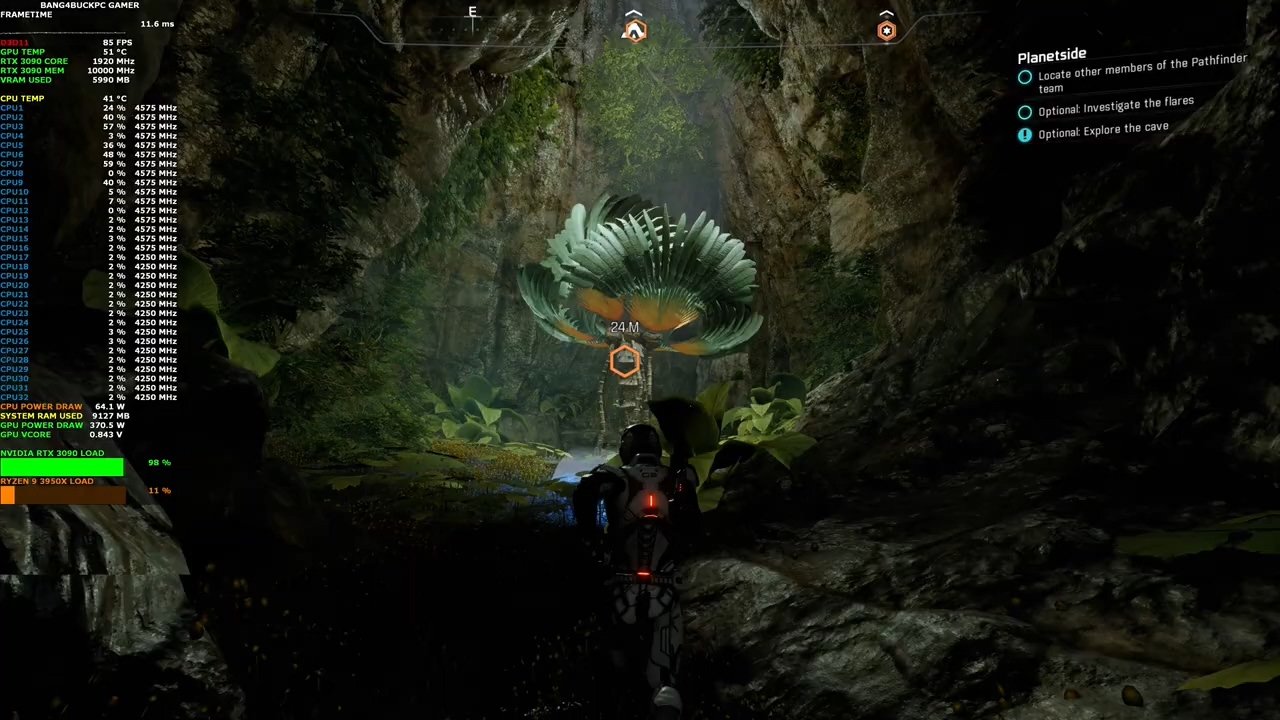Click the East heading mark on the compass
The width and height of the screenshot is (1280, 720).
pyautogui.click(x=473, y=13)
